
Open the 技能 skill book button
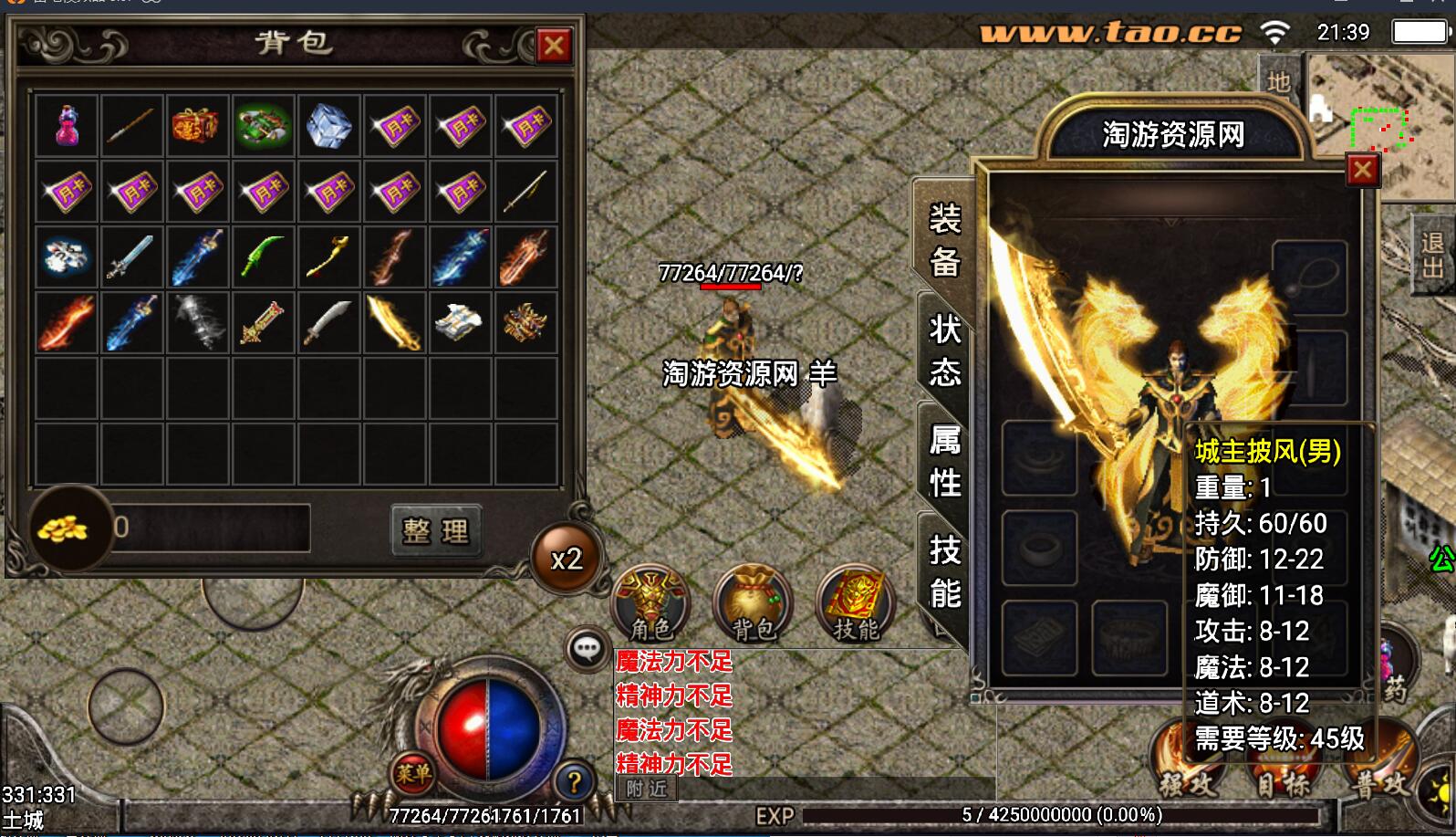point(855,602)
